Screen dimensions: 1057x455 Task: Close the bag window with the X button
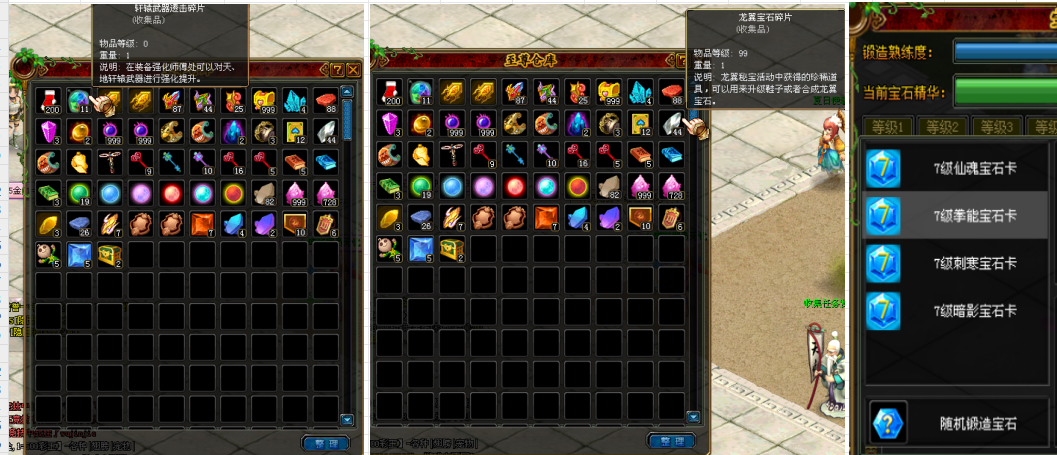(x=353, y=69)
